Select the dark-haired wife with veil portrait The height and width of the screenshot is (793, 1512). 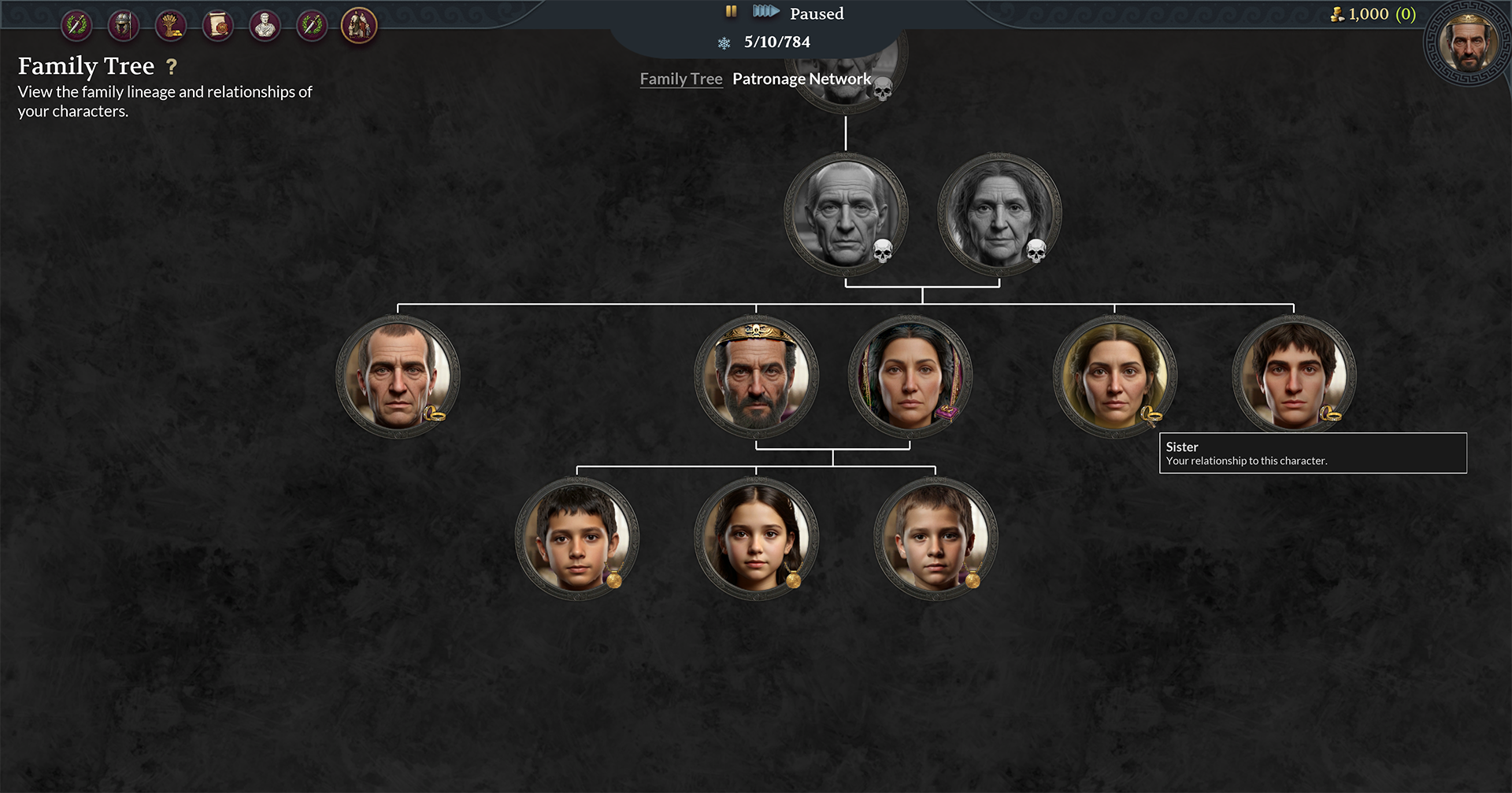point(910,376)
